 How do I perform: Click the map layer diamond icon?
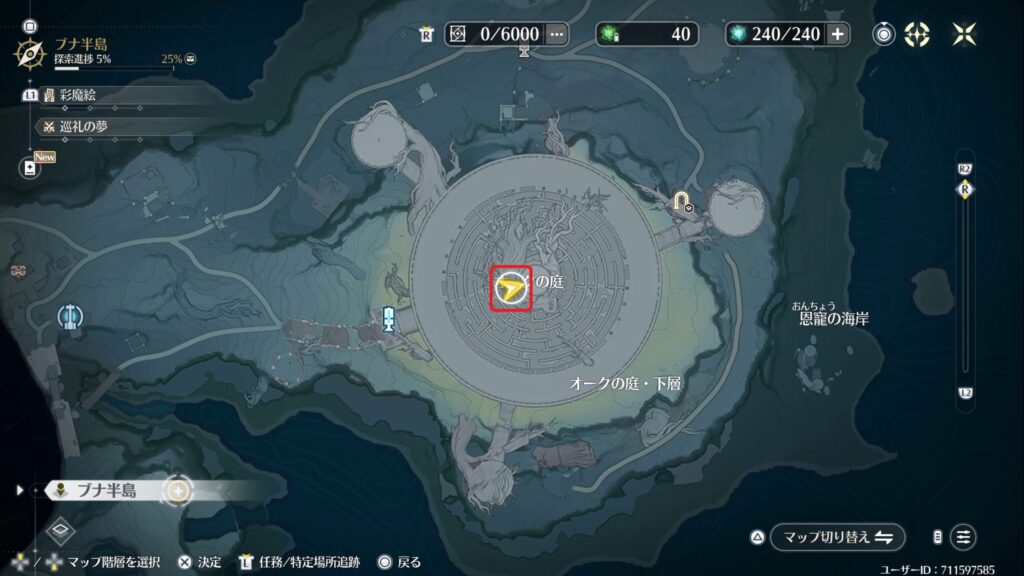point(59,531)
